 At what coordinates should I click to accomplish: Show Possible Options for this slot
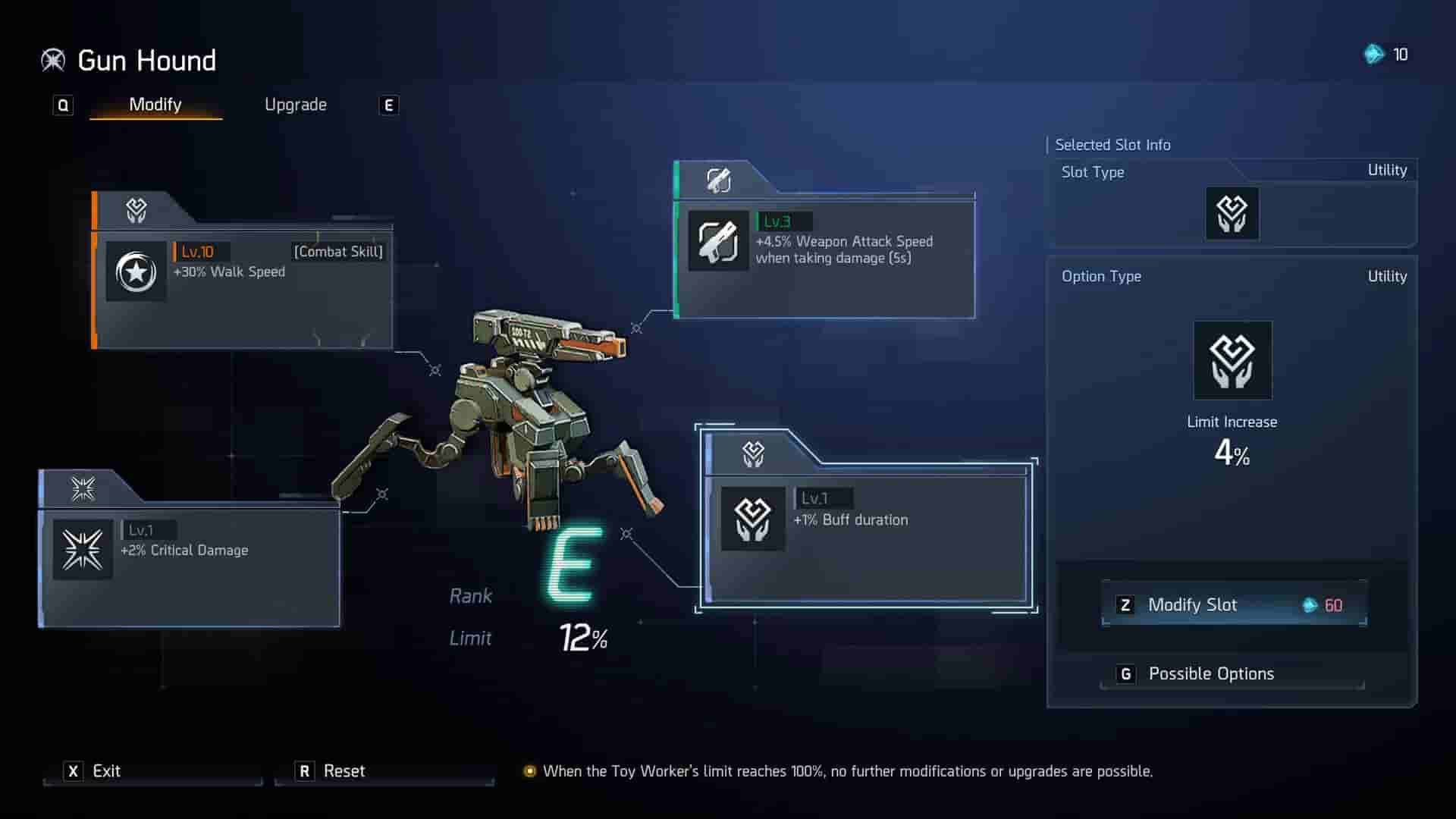1233,673
